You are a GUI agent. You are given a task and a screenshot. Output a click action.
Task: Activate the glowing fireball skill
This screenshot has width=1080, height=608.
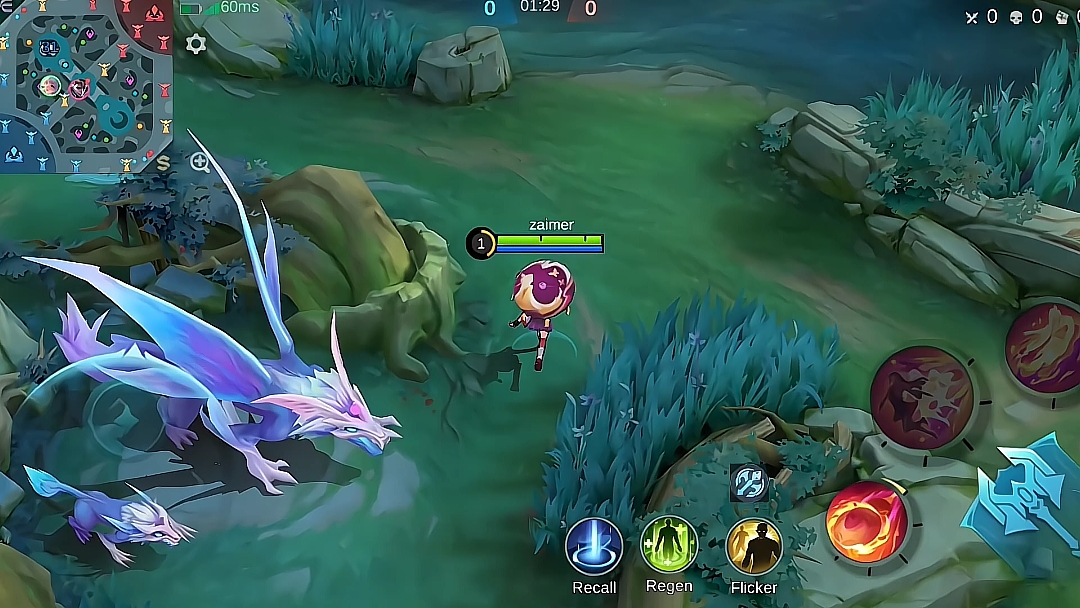click(x=866, y=522)
